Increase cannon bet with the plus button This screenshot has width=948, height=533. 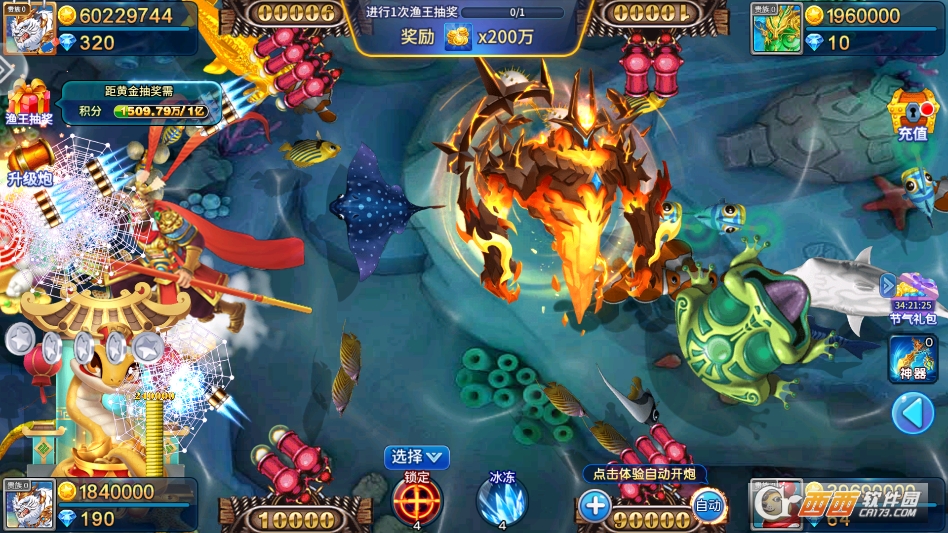595,505
